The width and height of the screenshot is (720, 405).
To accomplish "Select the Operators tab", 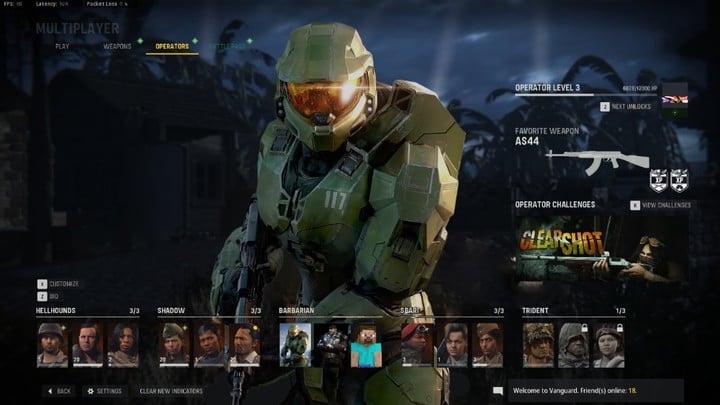I will 172,46.
